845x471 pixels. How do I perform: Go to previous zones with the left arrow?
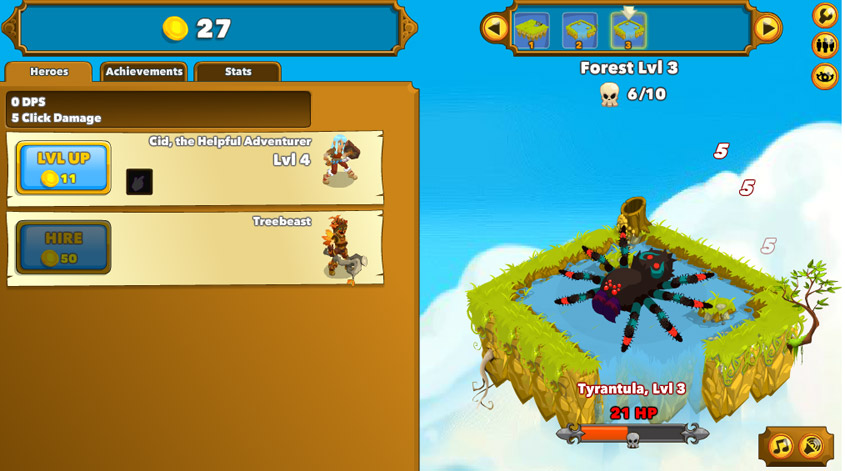click(x=494, y=28)
